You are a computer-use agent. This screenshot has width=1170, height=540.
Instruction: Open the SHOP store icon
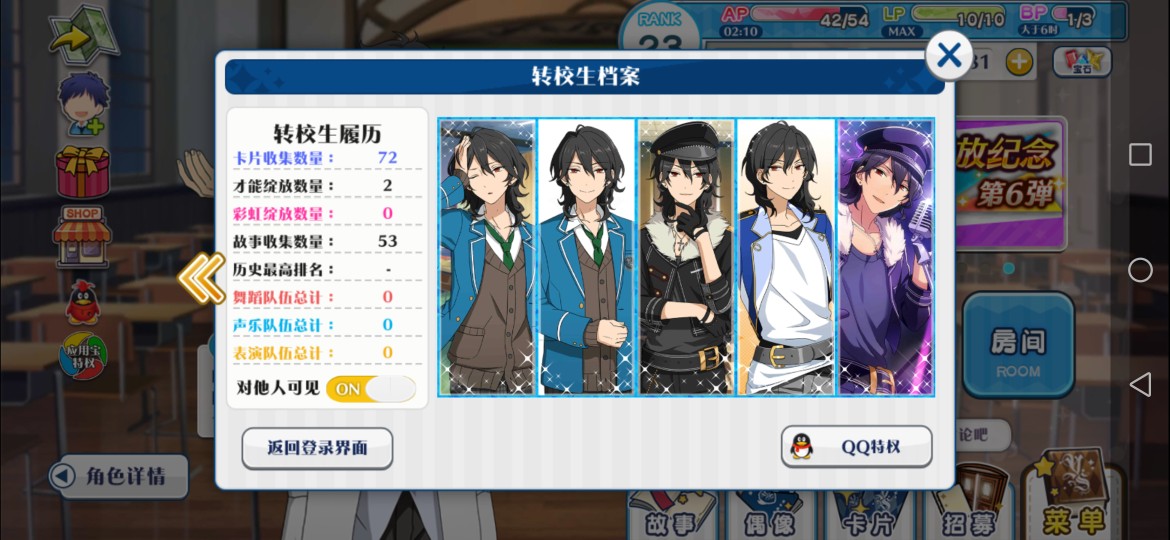coord(83,236)
